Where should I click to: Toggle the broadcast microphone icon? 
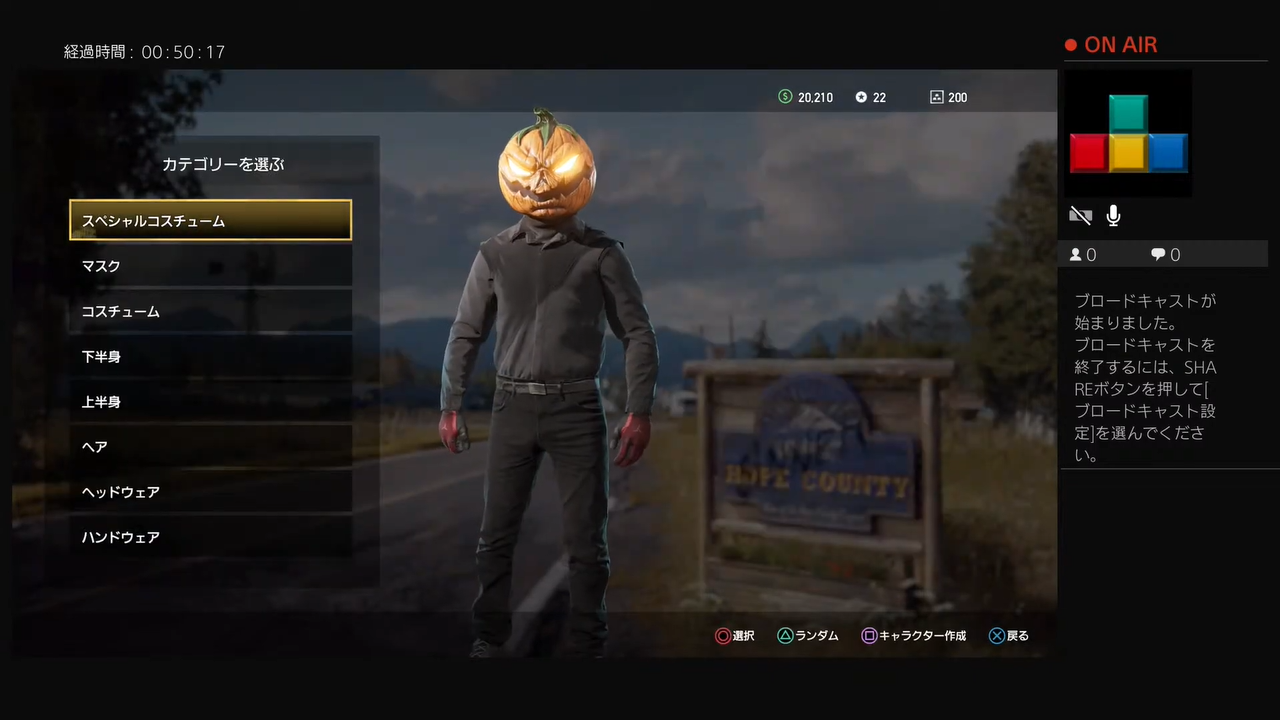pyautogui.click(x=1113, y=215)
